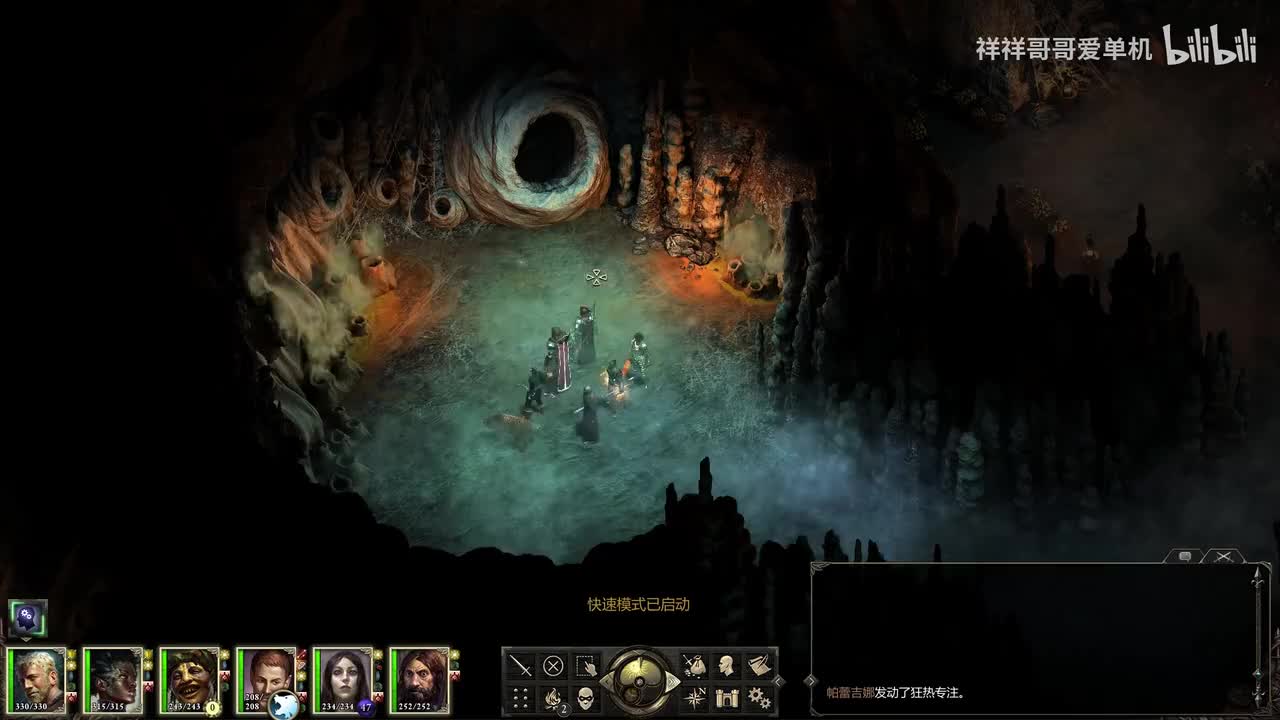
Task: Cancel the current action with the X button
Action: point(553,665)
